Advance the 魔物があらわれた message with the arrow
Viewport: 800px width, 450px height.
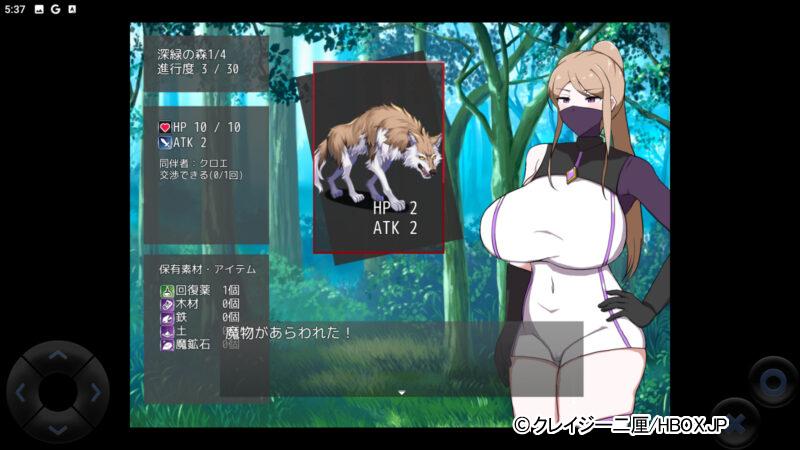click(x=401, y=392)
